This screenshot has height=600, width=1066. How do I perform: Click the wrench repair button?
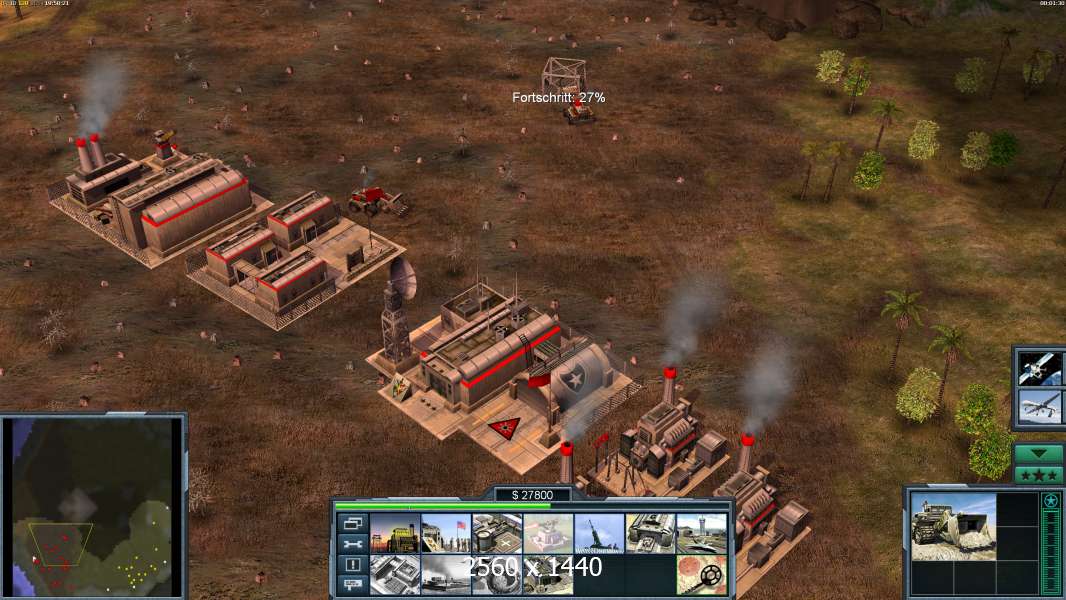pyautogui.click(x=353, y=544)
